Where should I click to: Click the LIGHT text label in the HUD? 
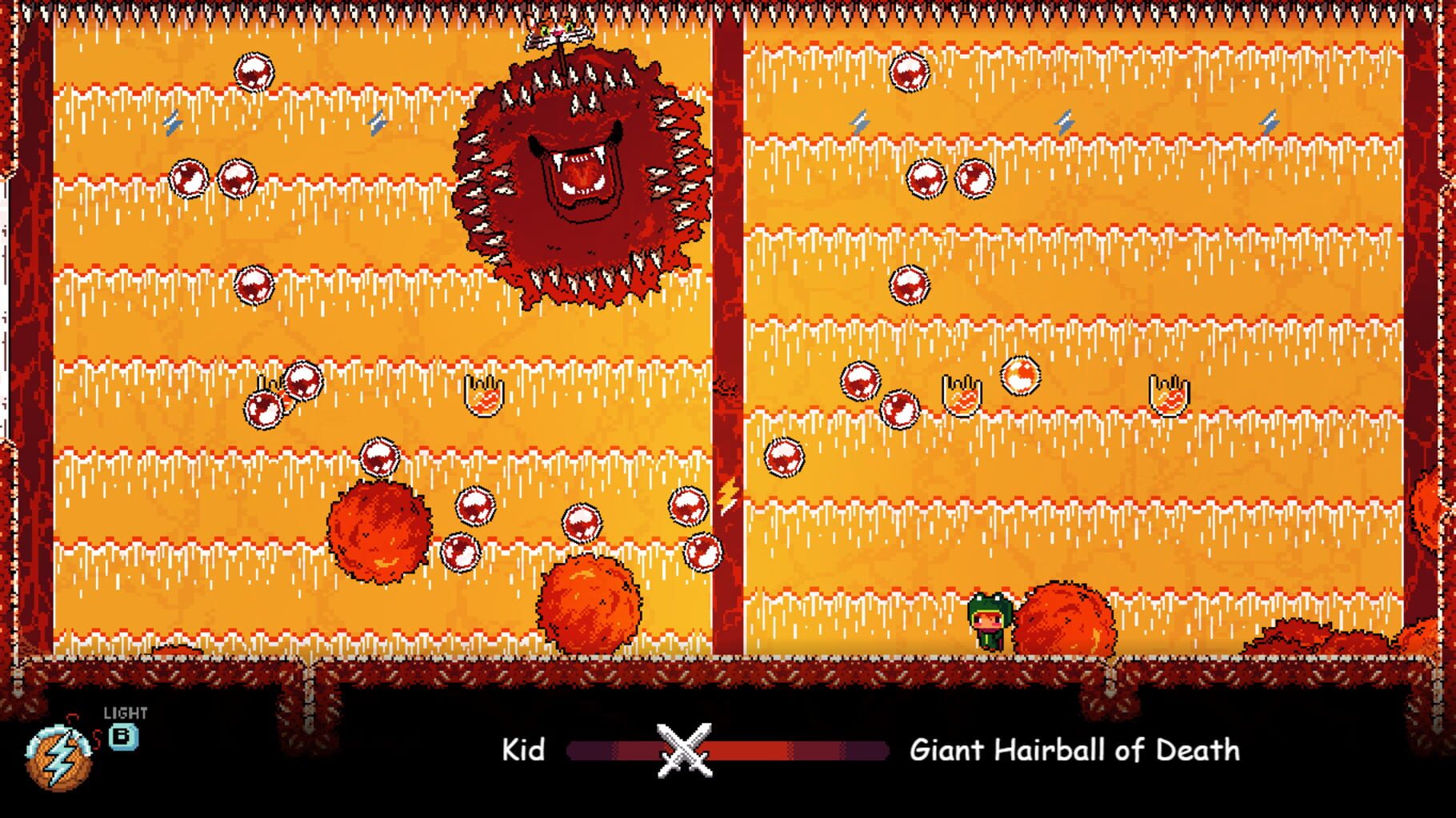coord(124,710)
